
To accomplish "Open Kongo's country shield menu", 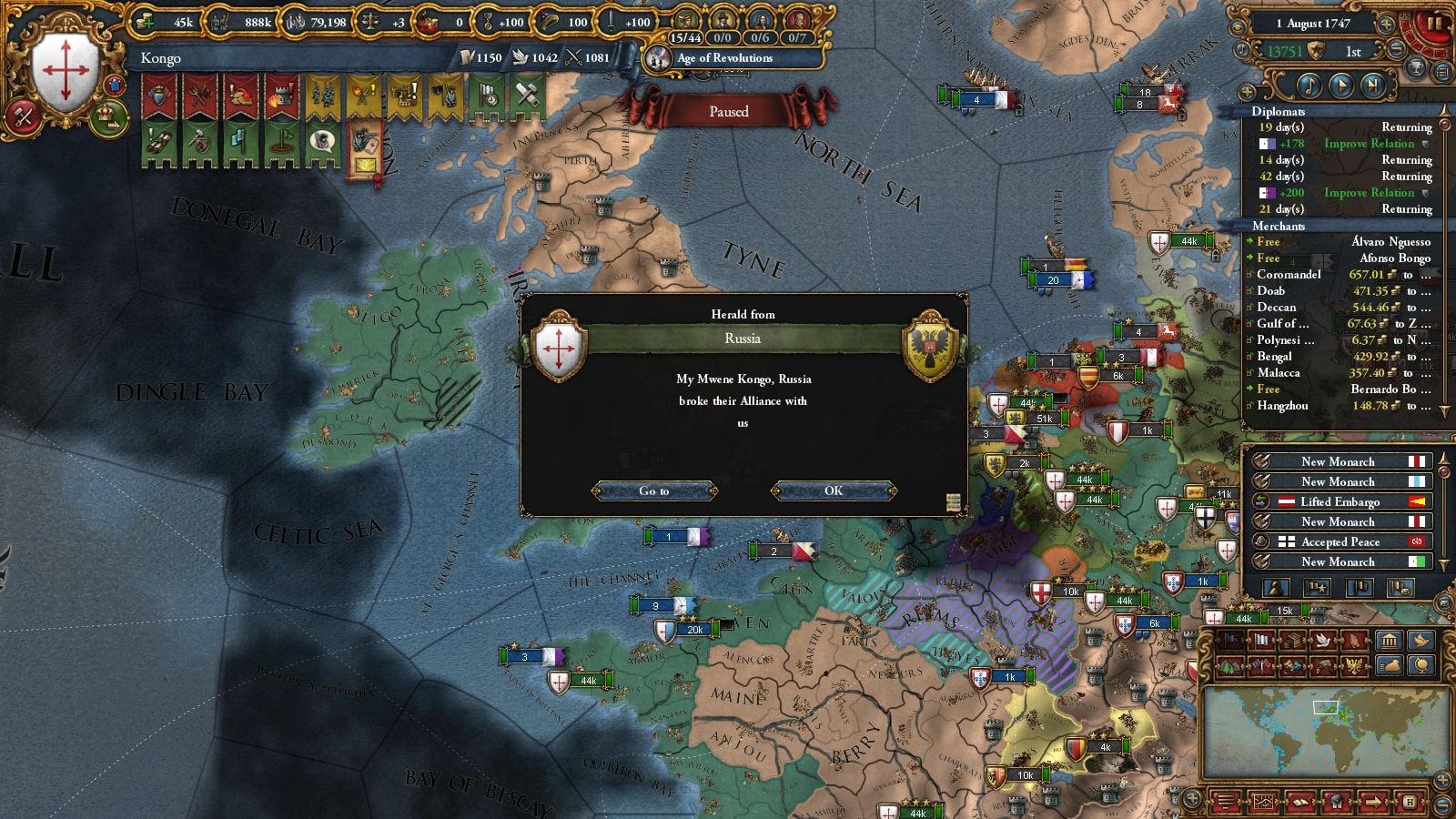I will pyautogui.click(x=65, y=70).
